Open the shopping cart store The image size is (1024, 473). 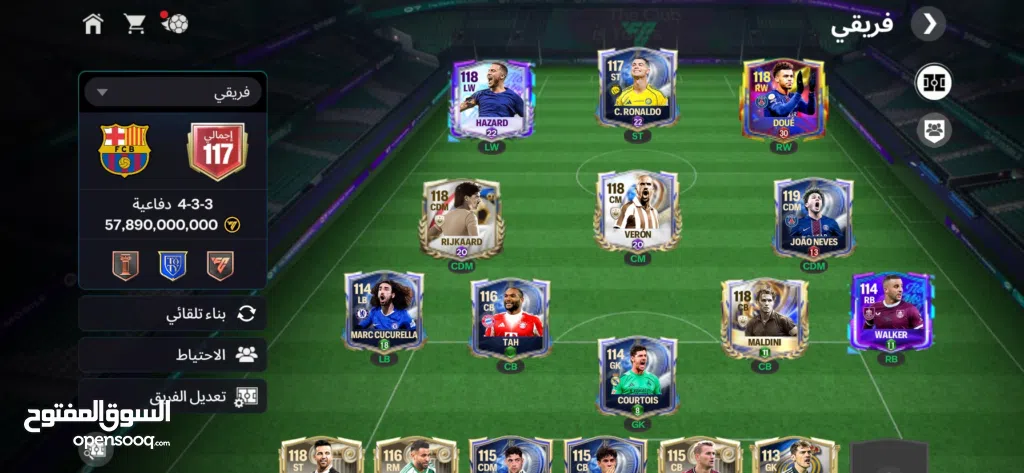(134, 23)
